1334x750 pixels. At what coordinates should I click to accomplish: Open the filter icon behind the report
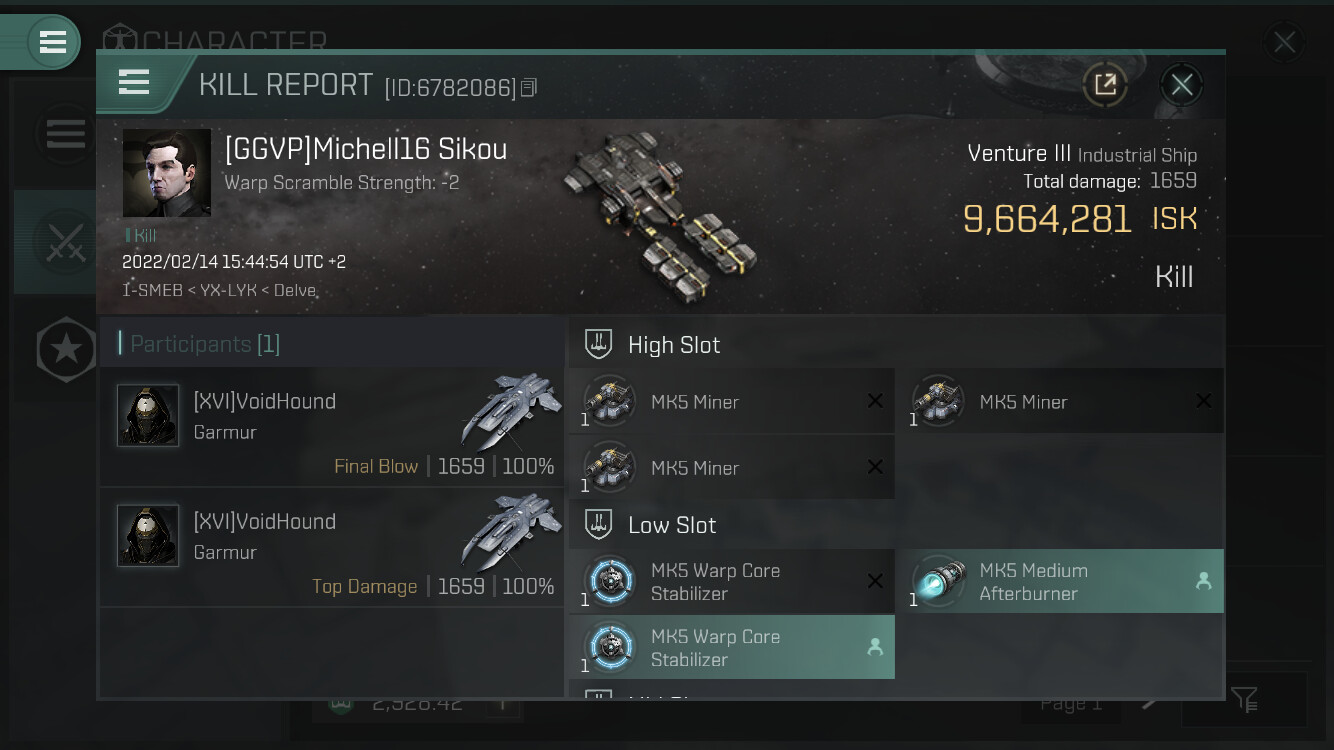1244,699
